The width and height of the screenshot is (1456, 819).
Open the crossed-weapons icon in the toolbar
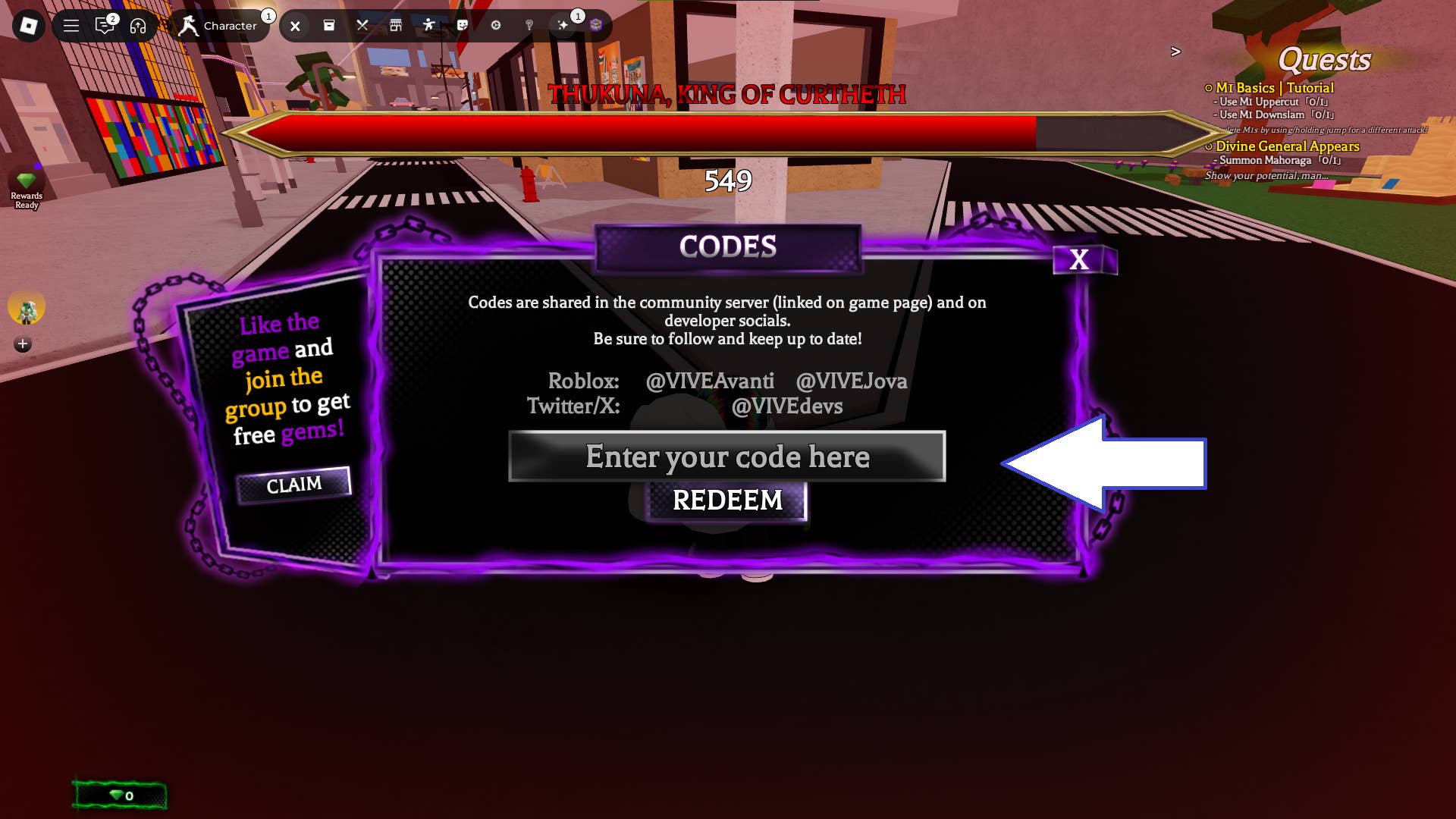[362, 25]
